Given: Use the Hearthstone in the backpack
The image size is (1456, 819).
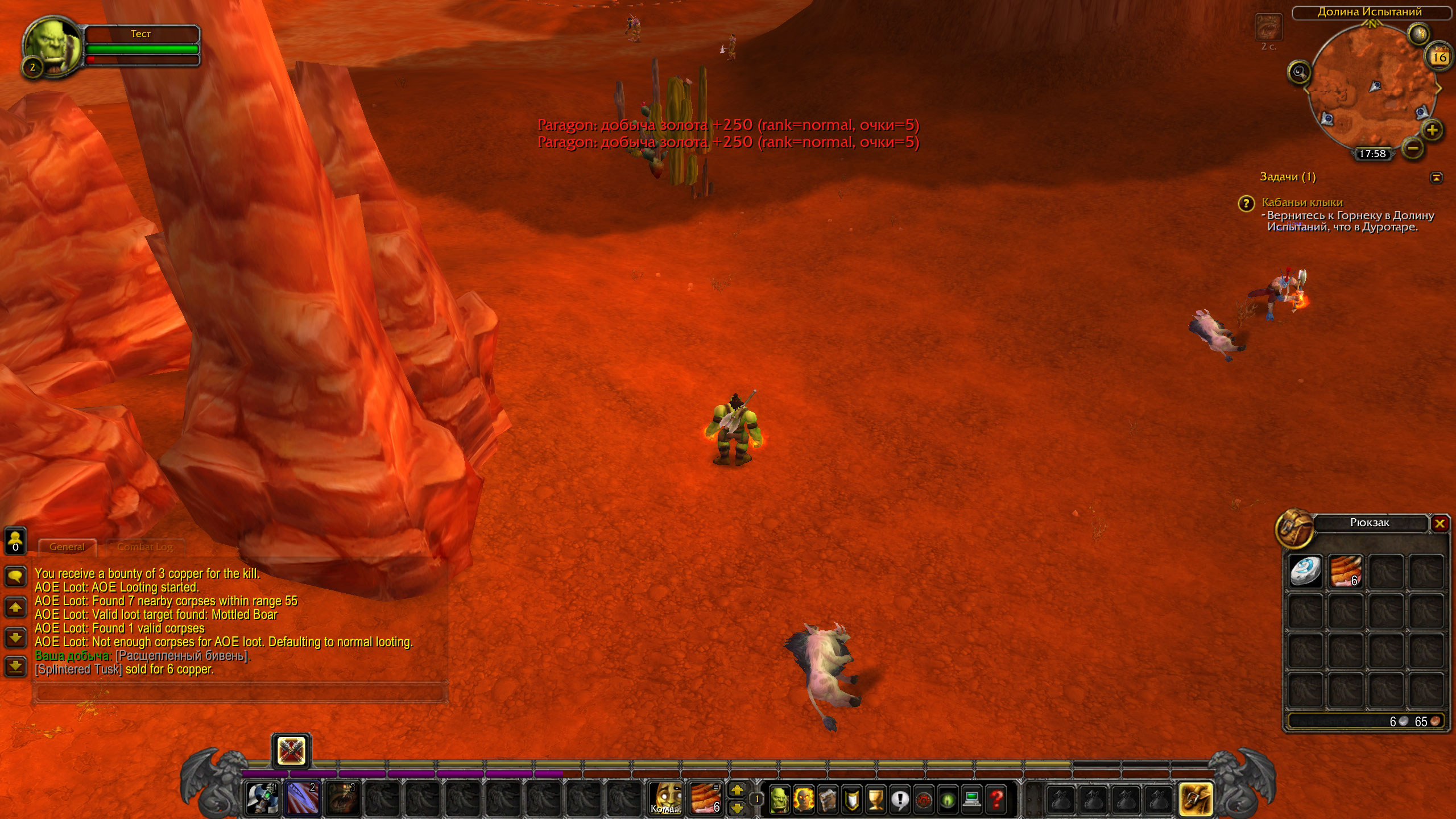Looking at the screenshot, I should pyautogui.click(x=1305, y=571).
